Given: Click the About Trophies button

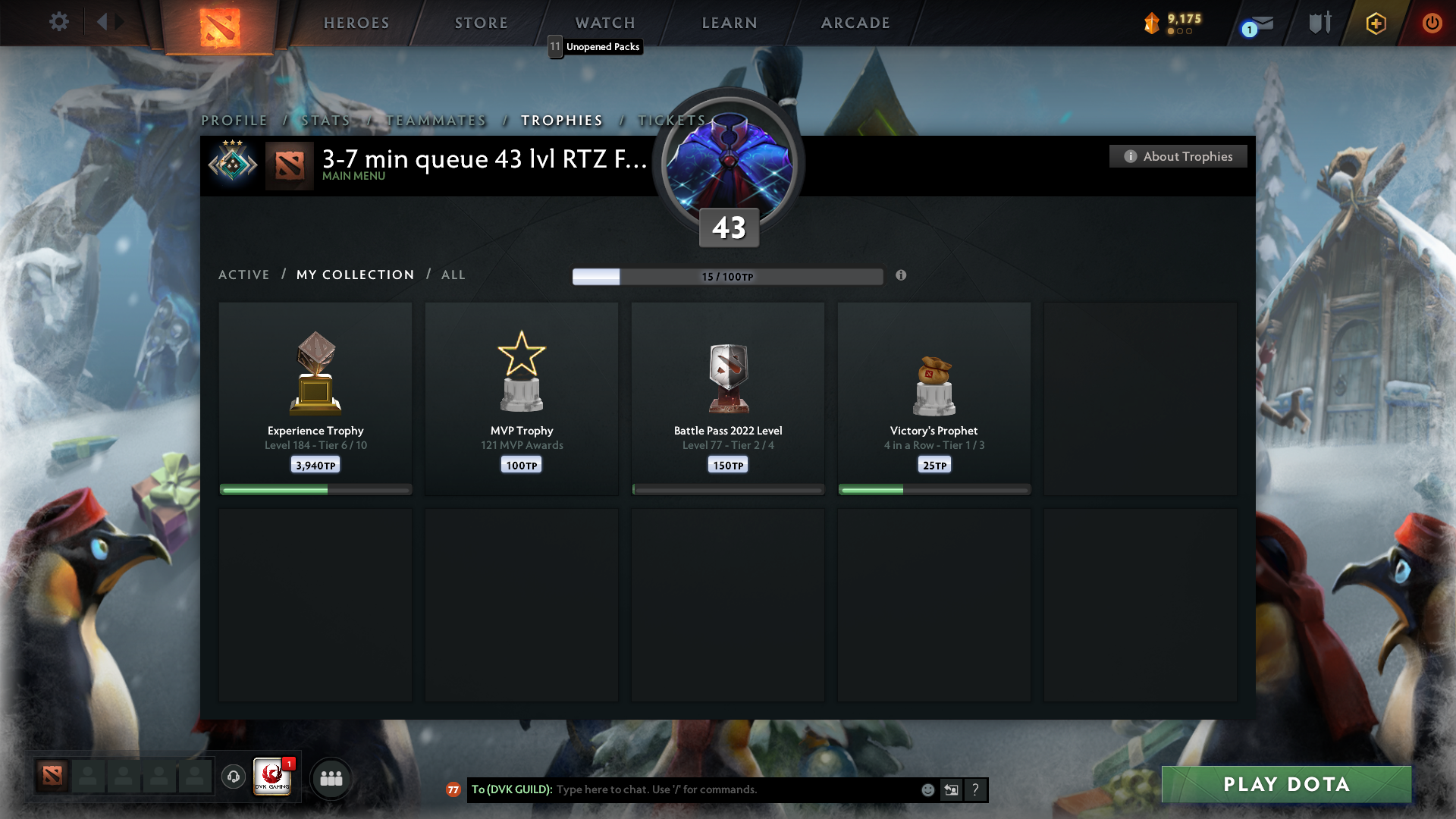Looking at the screenshot, I should click(x=1178, y=156).
